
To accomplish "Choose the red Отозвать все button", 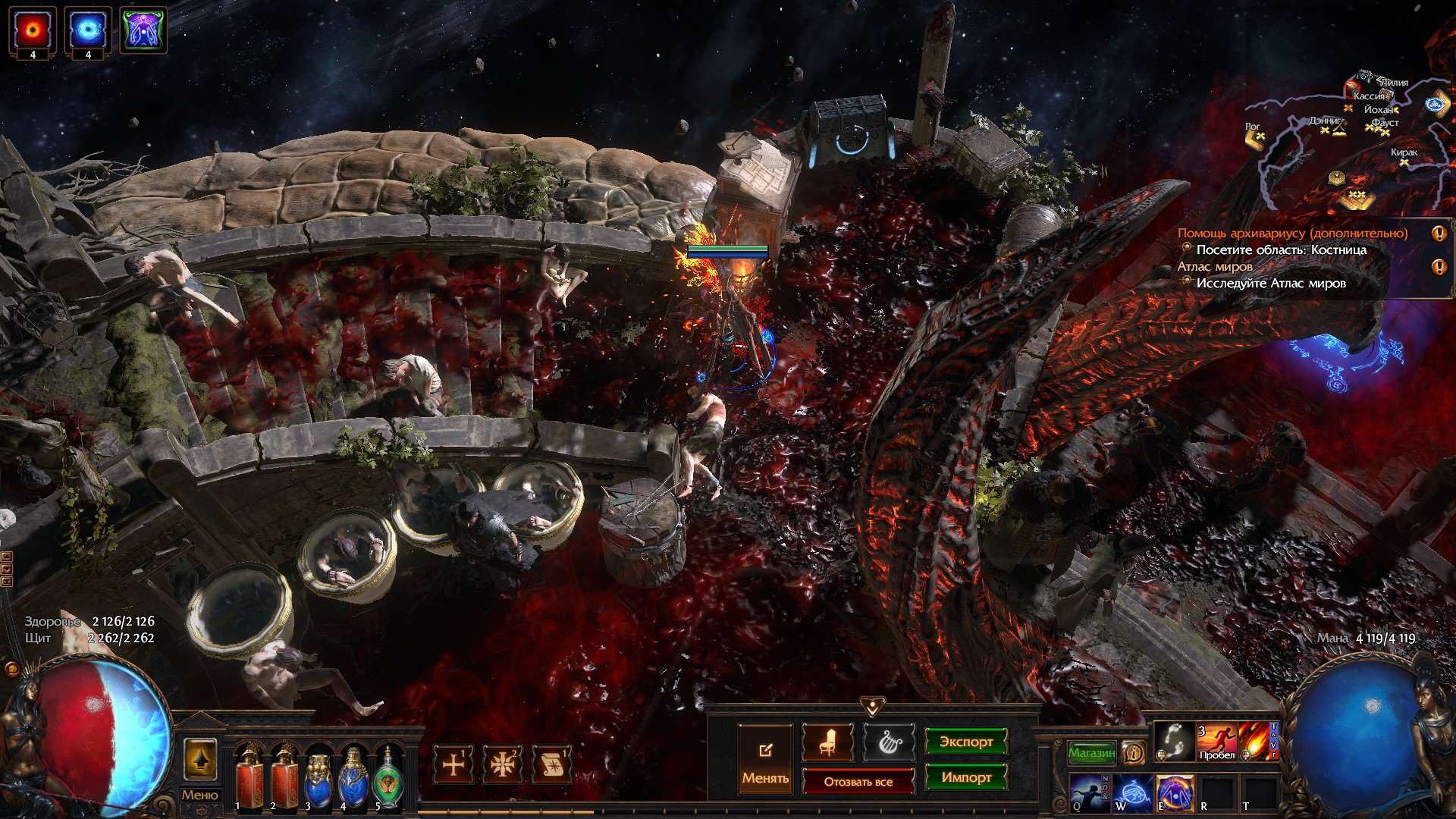I will [x=858, y=781].
